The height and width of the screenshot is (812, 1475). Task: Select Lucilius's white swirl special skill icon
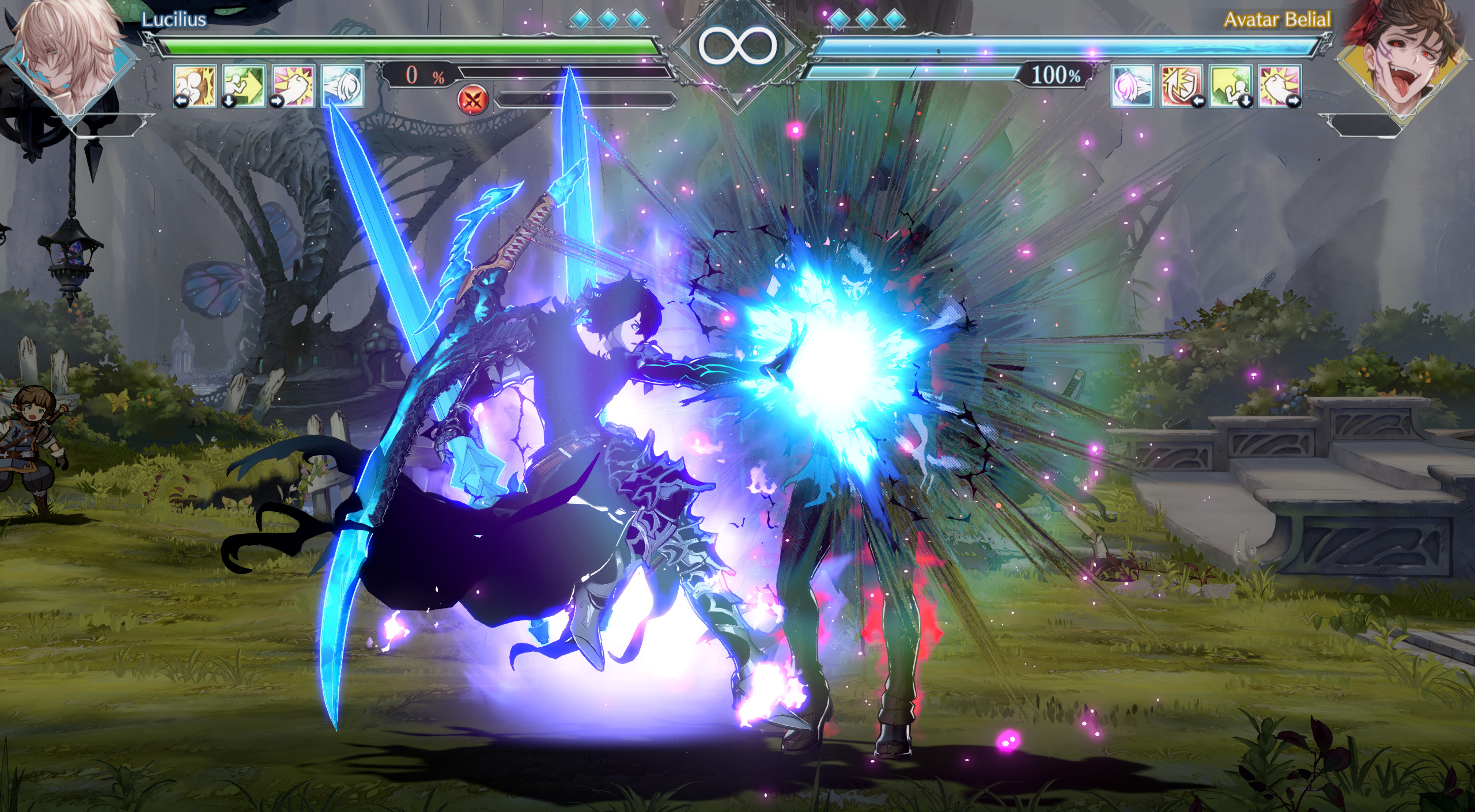click(343, 87)
